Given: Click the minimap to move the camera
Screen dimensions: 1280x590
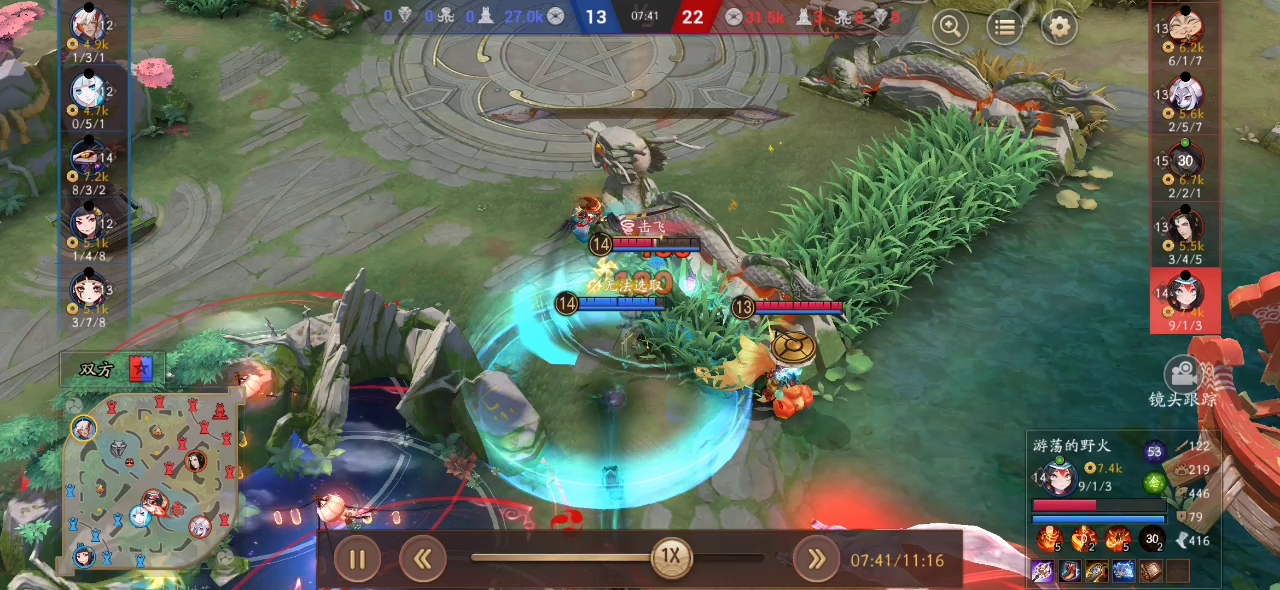Looking at the screenshot, I should point(152,478).
